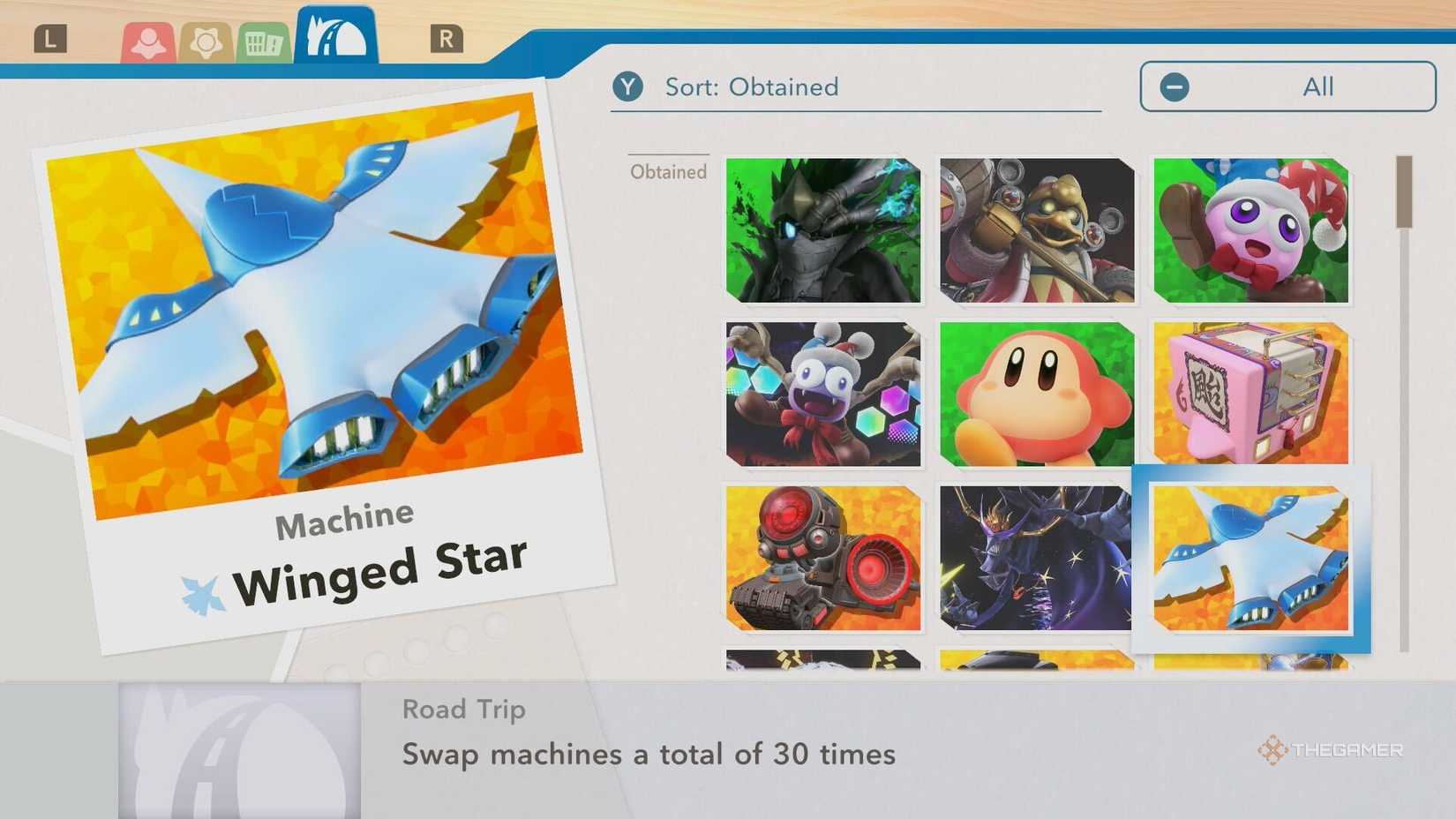
Task: Open the green buildings category tab
Action: [262, 40]
